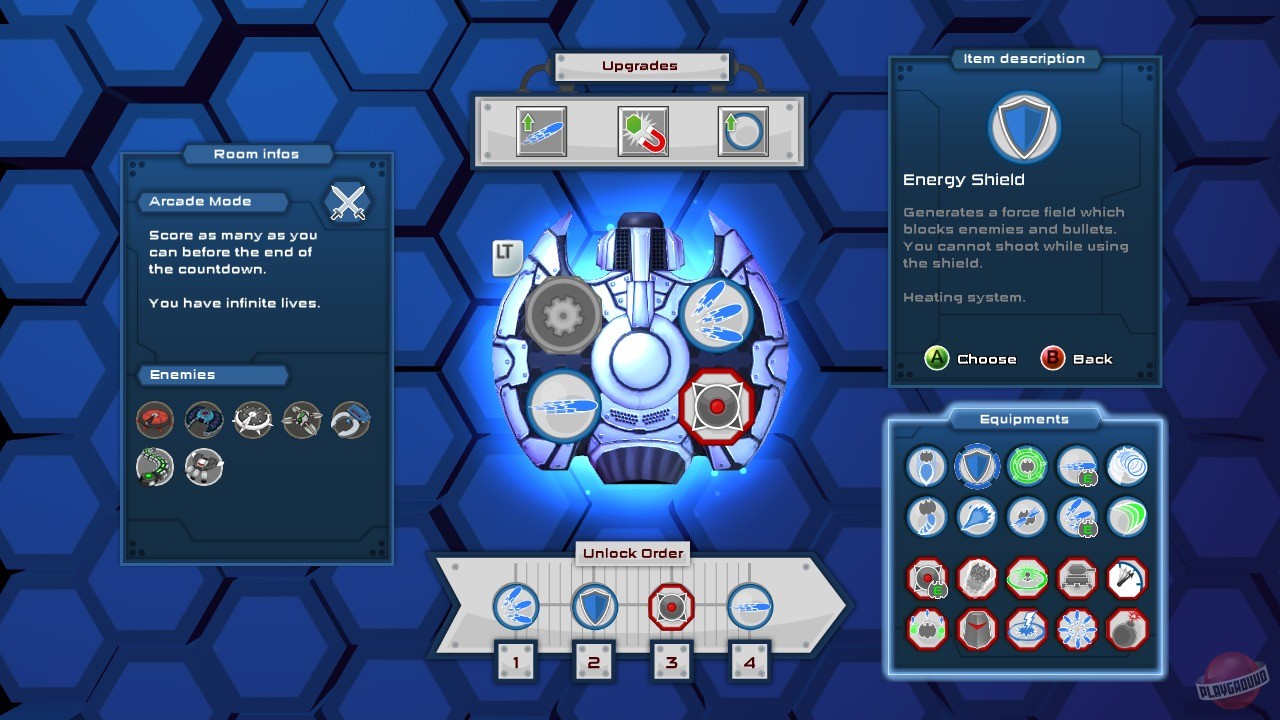Open the Equipments panel header
This screenshot has width=1280, height=720.
(x=1023, y=419)
